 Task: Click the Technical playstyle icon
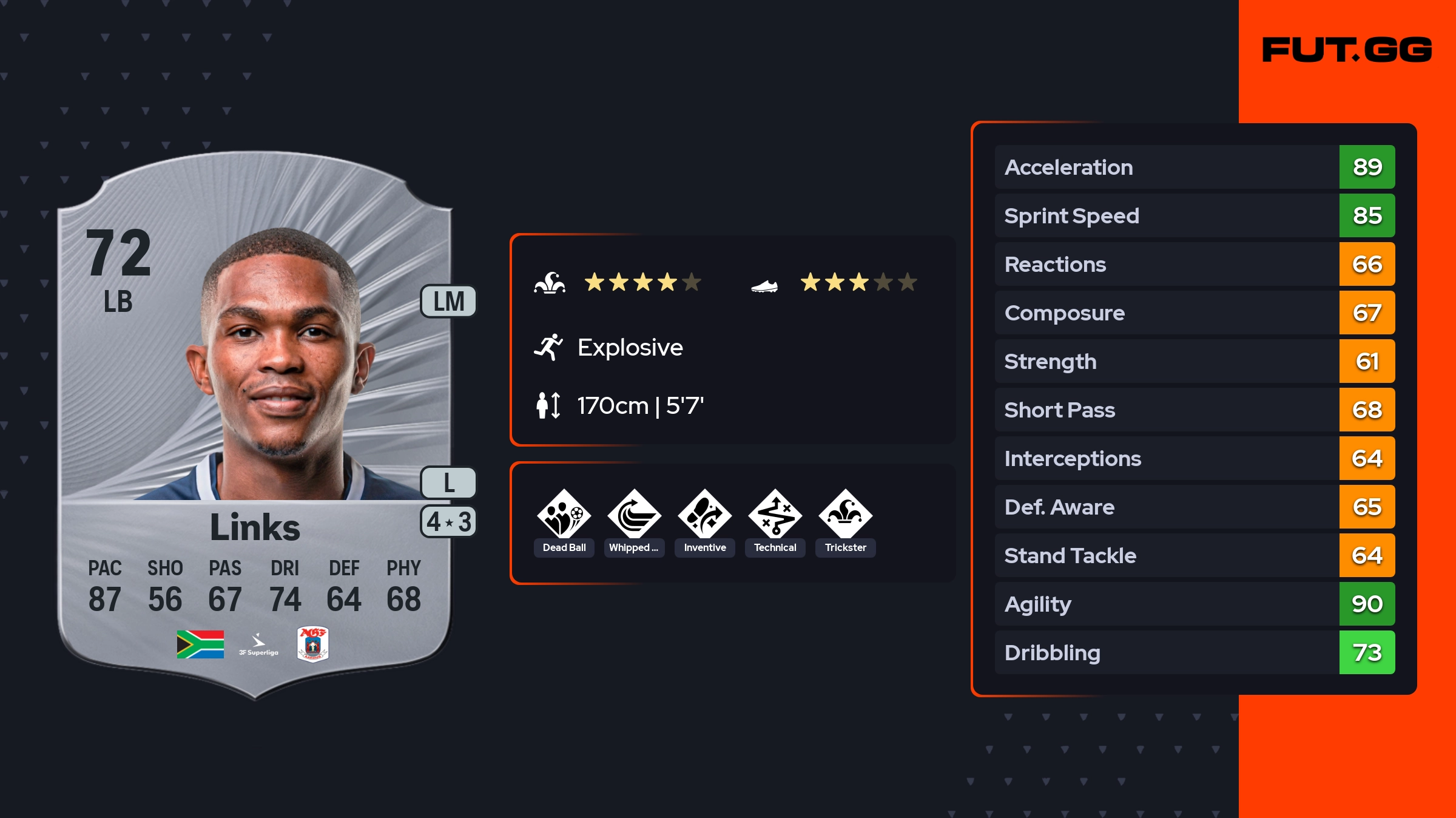point(775,515)
